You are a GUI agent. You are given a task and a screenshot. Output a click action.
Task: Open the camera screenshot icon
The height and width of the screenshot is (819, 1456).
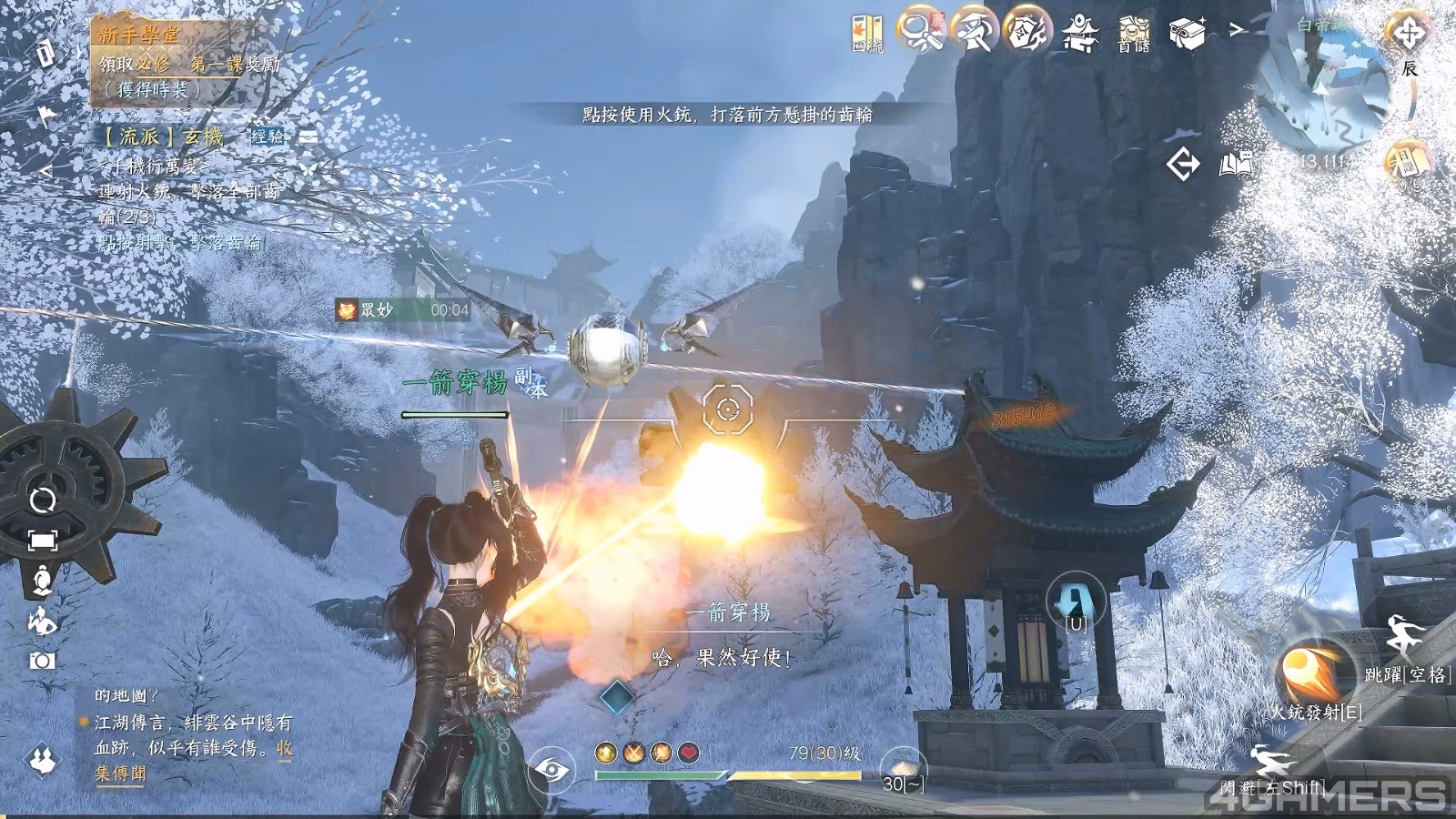[42, 661]
